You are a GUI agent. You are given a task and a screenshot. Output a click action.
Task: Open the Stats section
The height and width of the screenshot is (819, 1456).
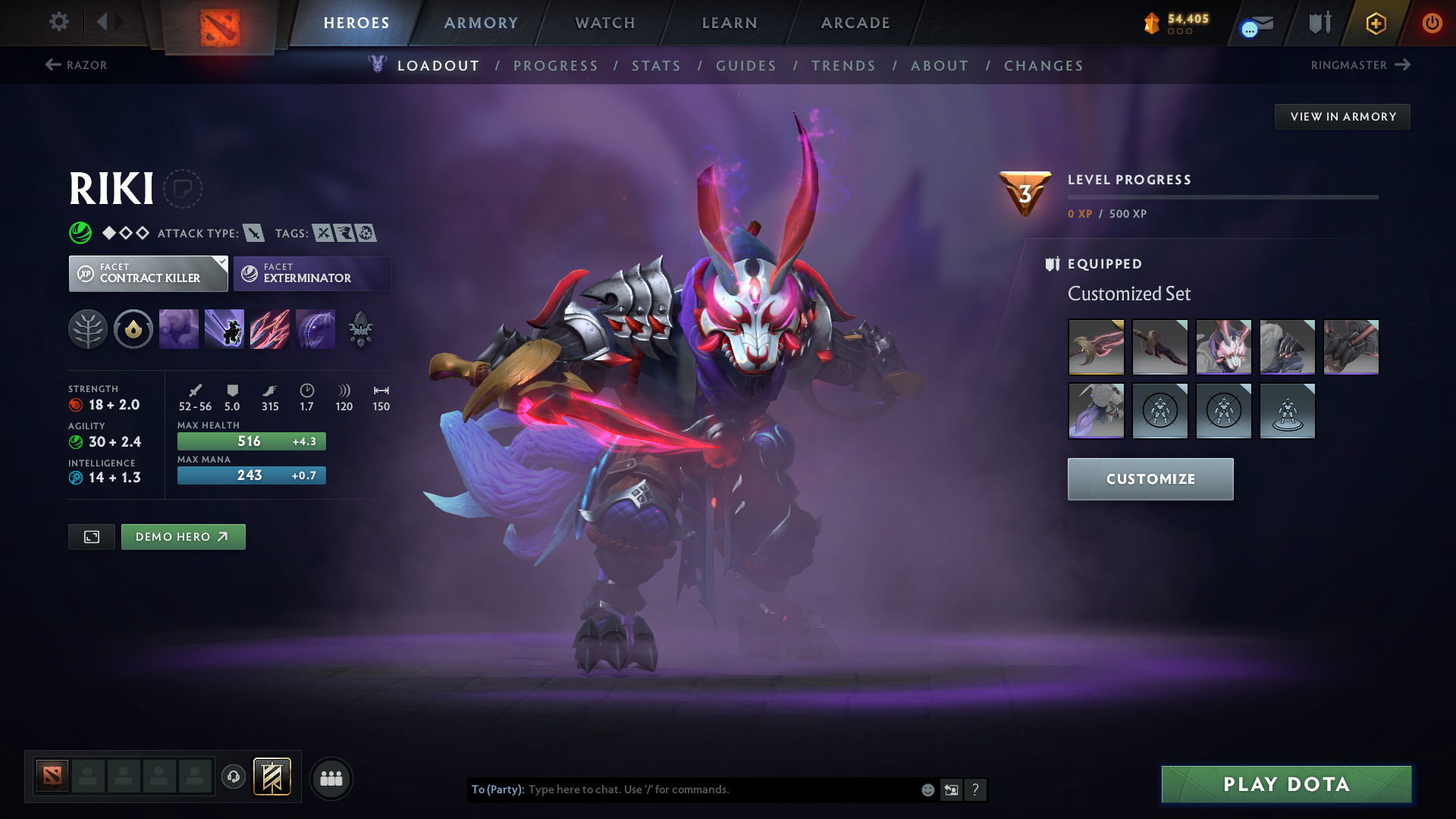pyautogui.click(x=656, y=66)
